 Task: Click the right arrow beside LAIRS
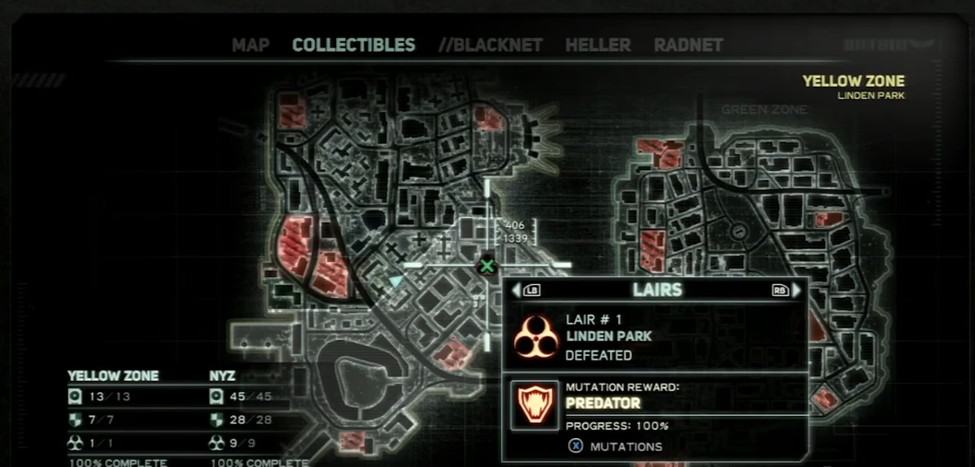(x=796, y=290)
